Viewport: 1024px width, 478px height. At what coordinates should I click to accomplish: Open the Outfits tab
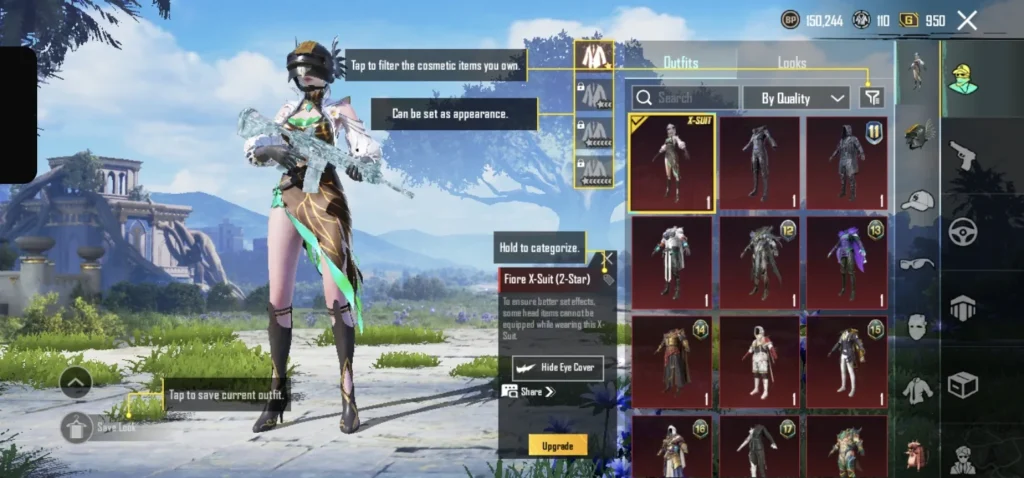(x=681, y=63)
